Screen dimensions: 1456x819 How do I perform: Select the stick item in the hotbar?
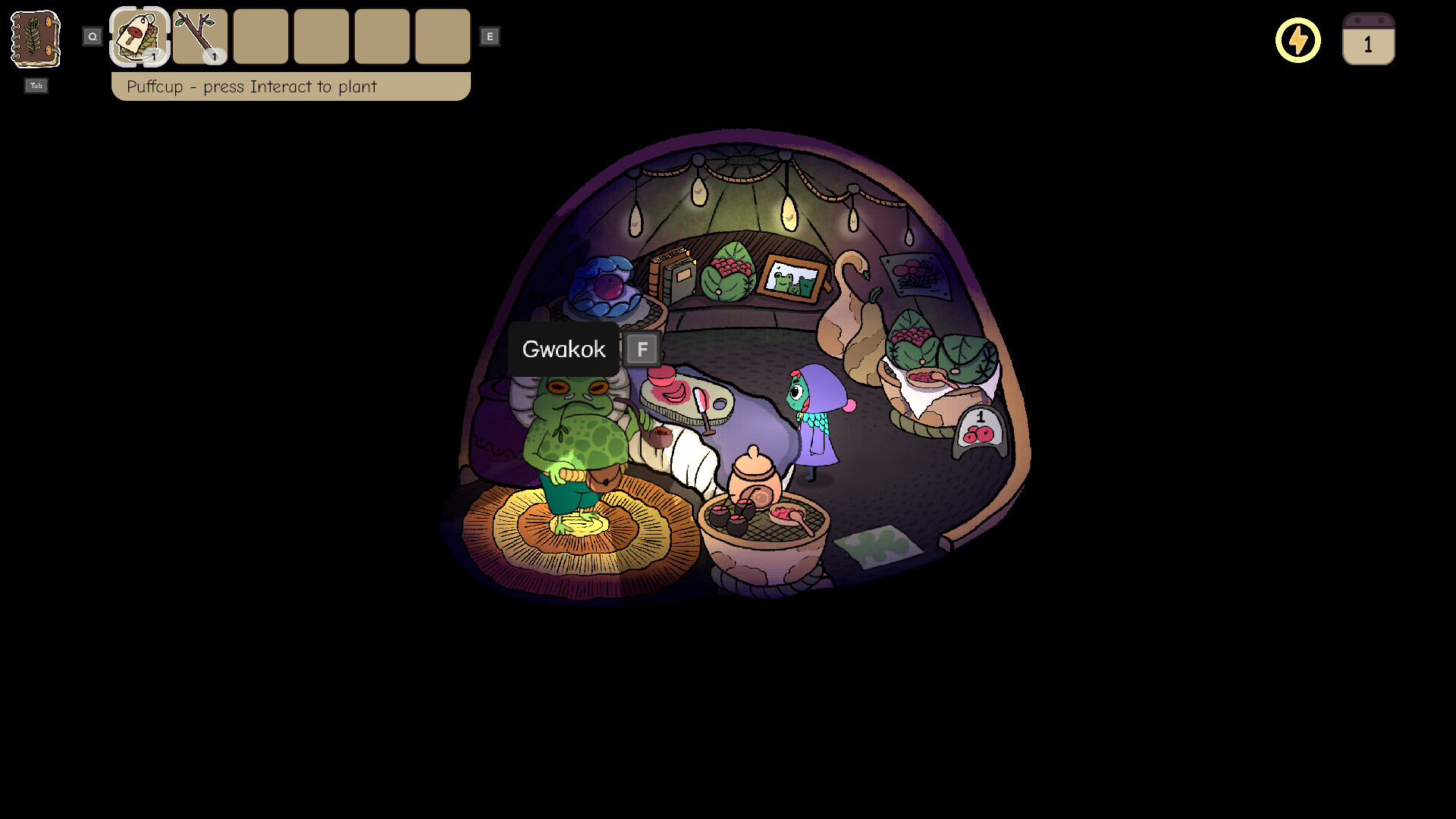(199, 36)
